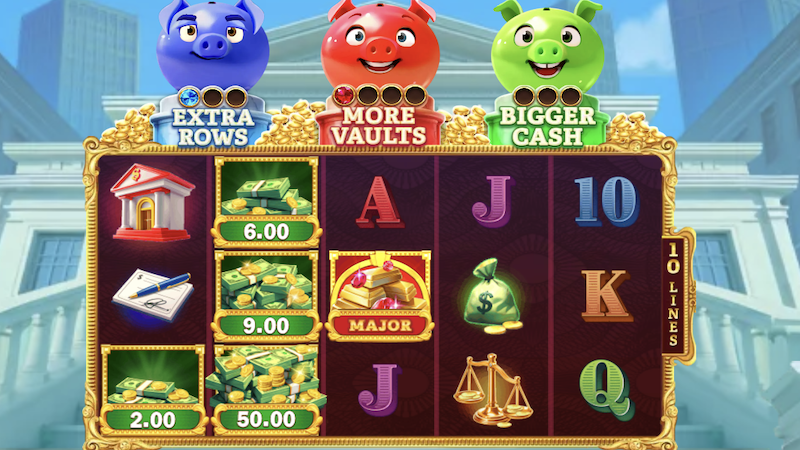Choose the golden scales symbol
The width and height of the screenshot is (800, 450).
pyautogui.click(x=492, y=389)
